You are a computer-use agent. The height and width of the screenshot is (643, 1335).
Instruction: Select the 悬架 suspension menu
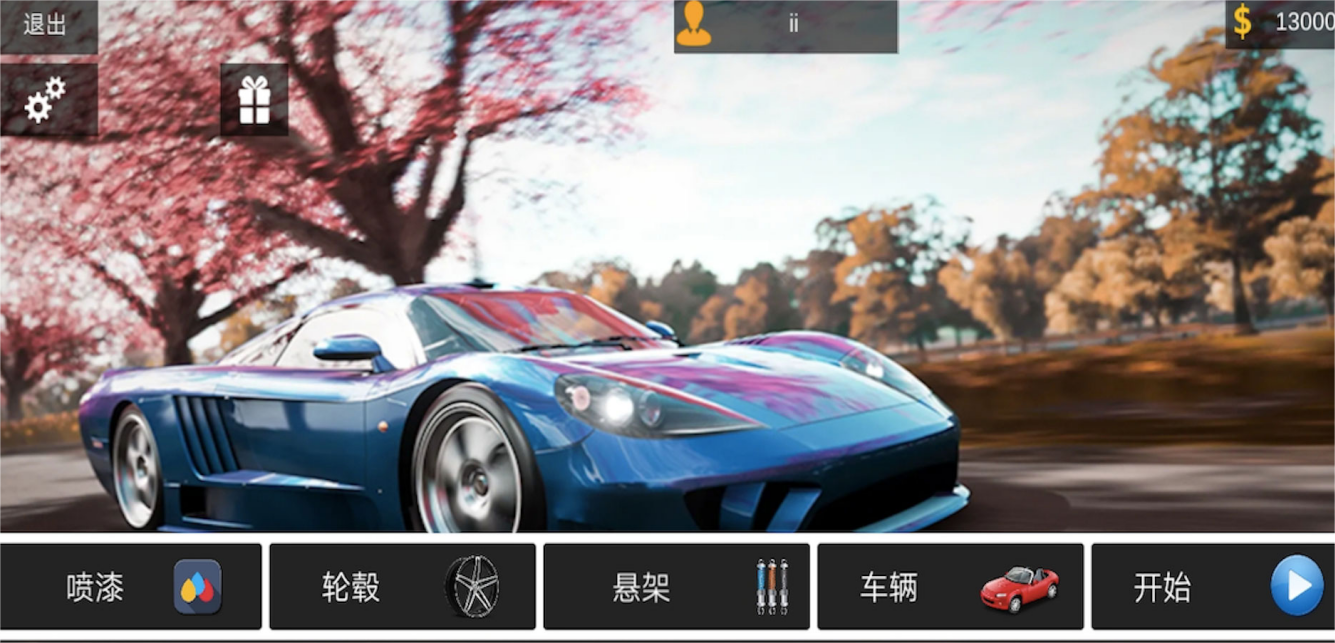click(x=676, y=587)
